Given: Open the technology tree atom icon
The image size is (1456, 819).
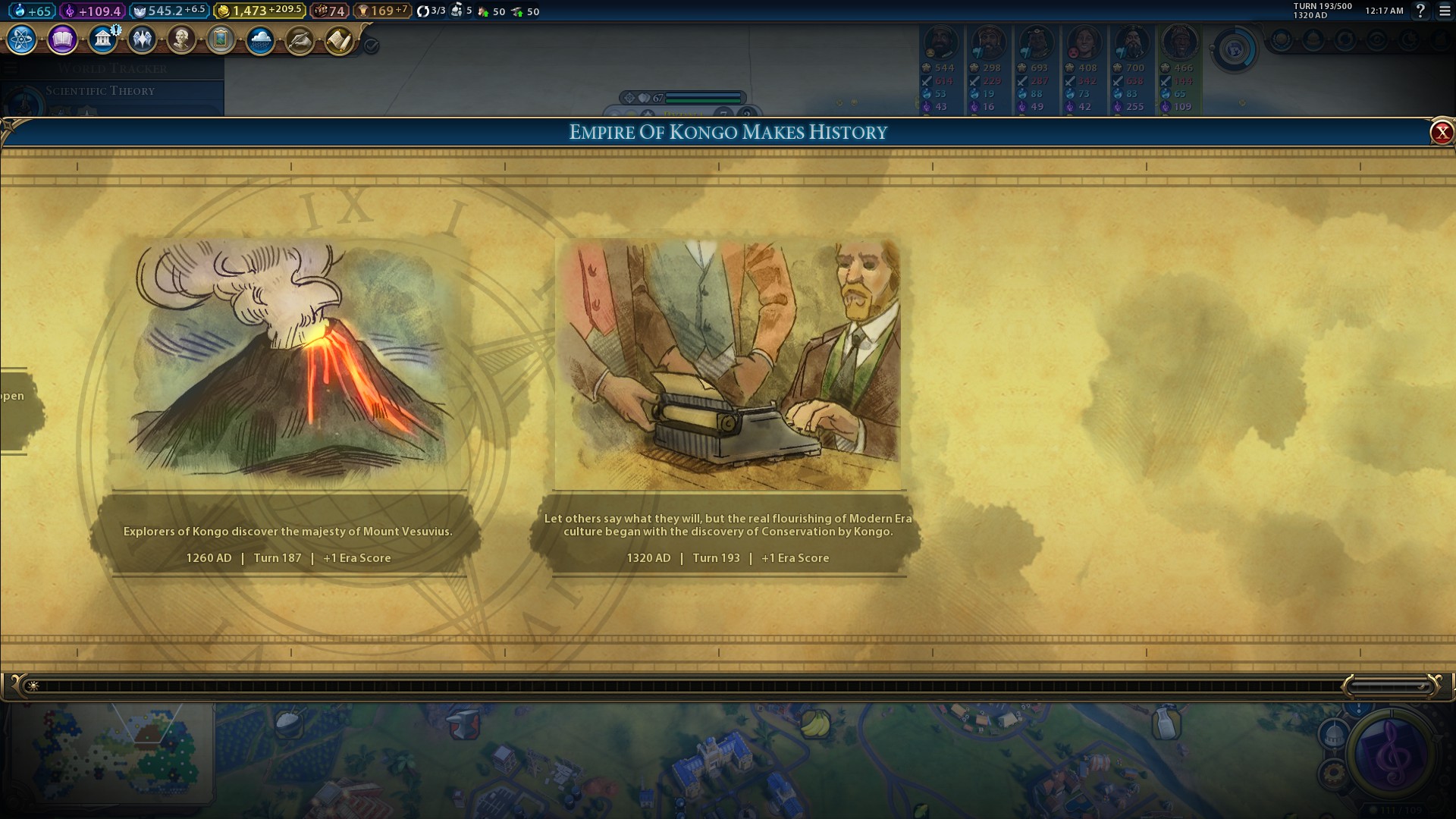Looking at the screenshot, I should [22, 39].
